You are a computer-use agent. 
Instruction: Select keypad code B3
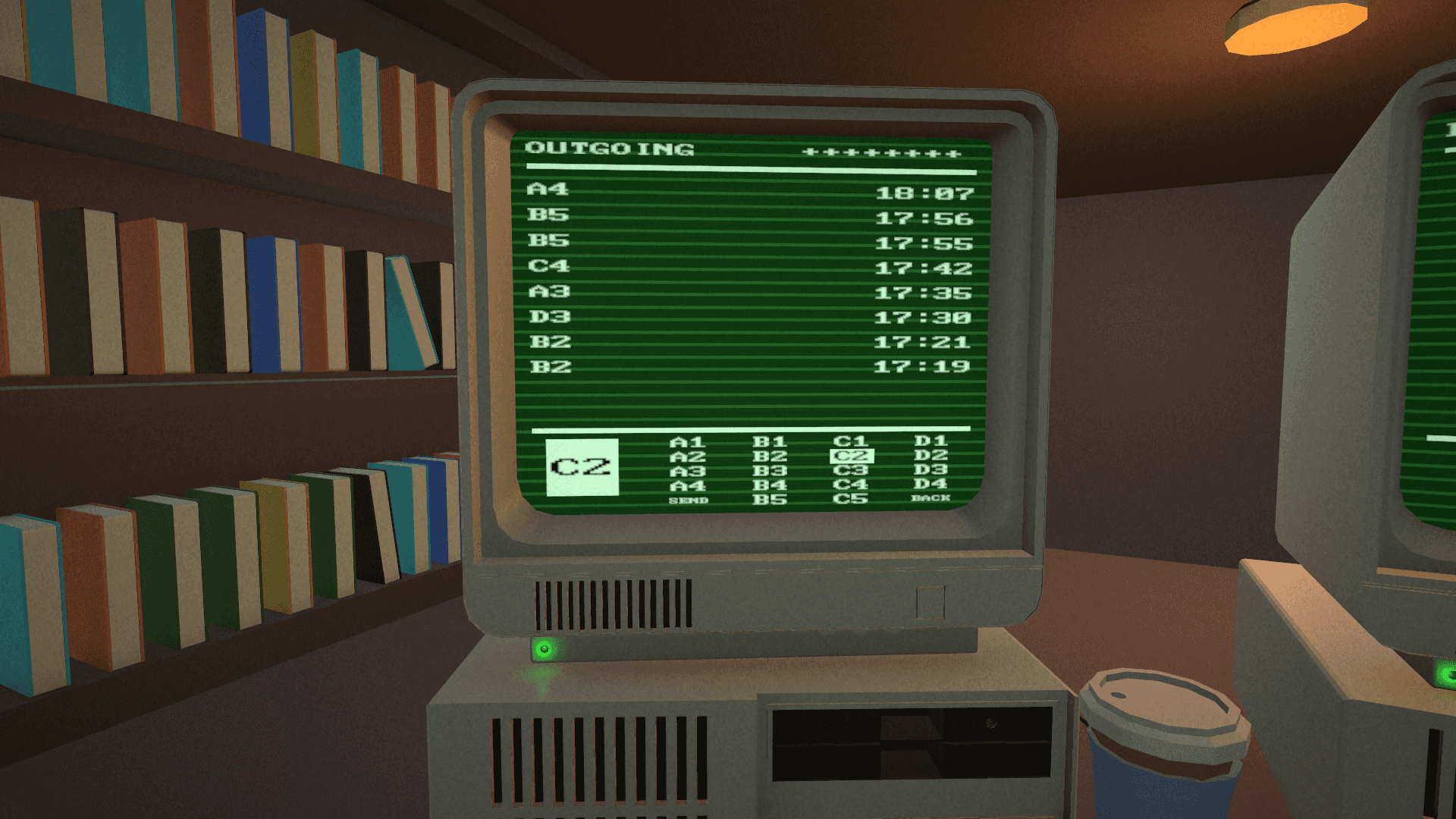770,471
